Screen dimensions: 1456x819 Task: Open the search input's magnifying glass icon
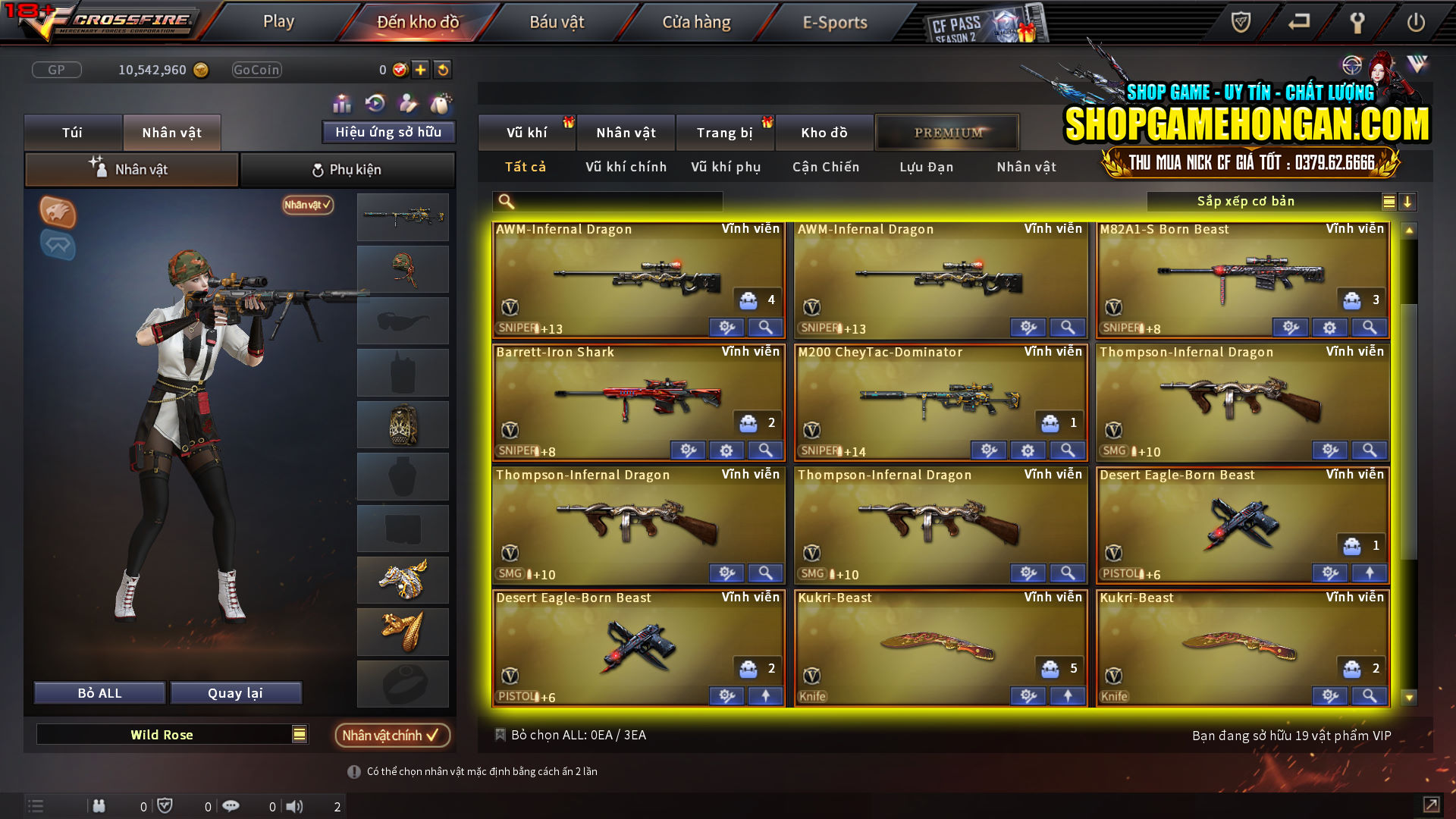pos(505,201)
